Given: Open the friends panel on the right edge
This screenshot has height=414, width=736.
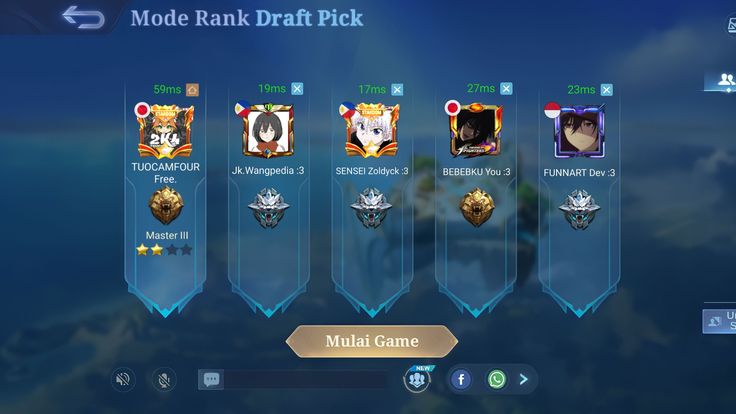Looking at the screenshot, I should [722, 80].
